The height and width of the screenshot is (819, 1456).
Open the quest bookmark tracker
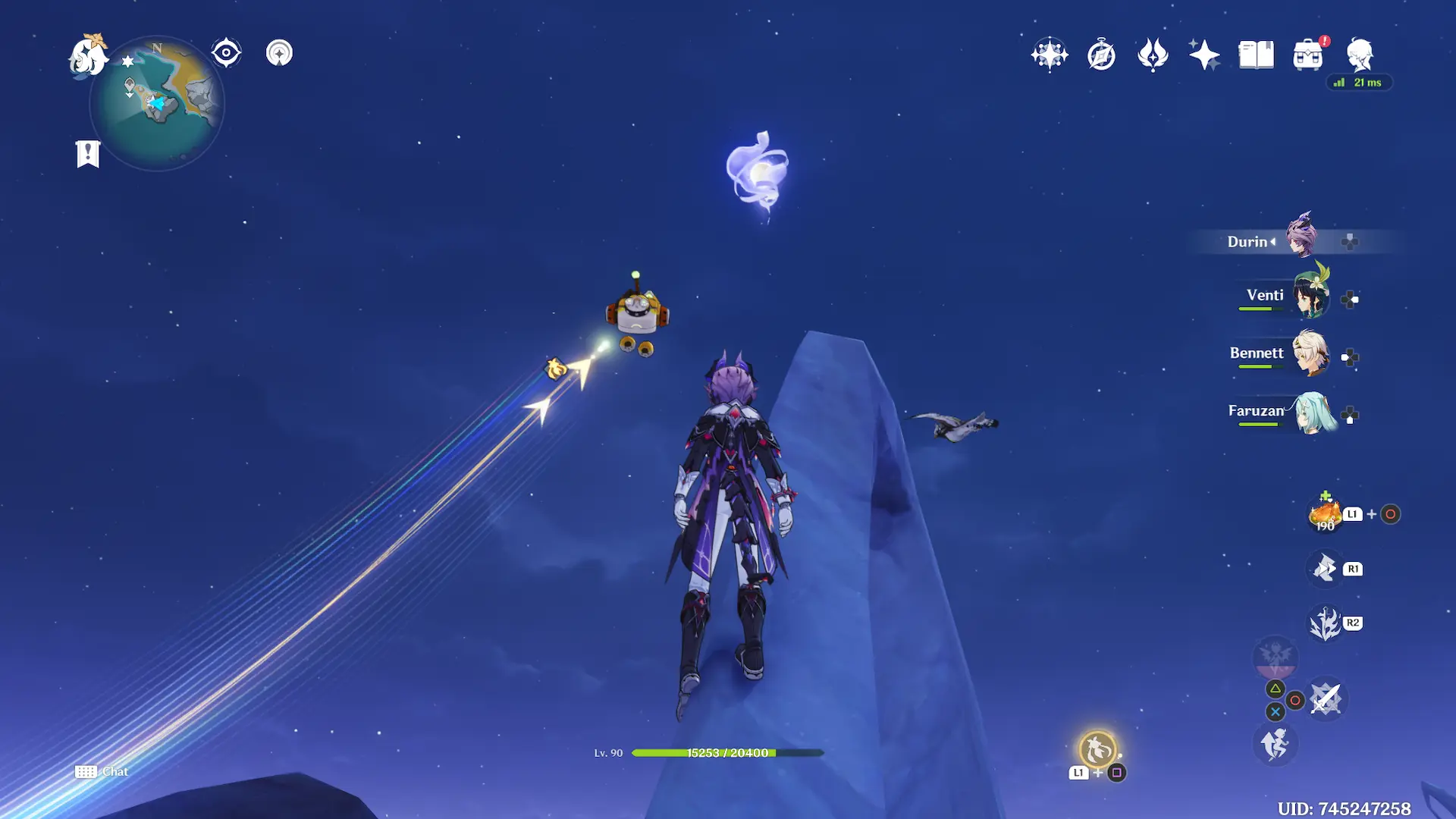(88, 154)
